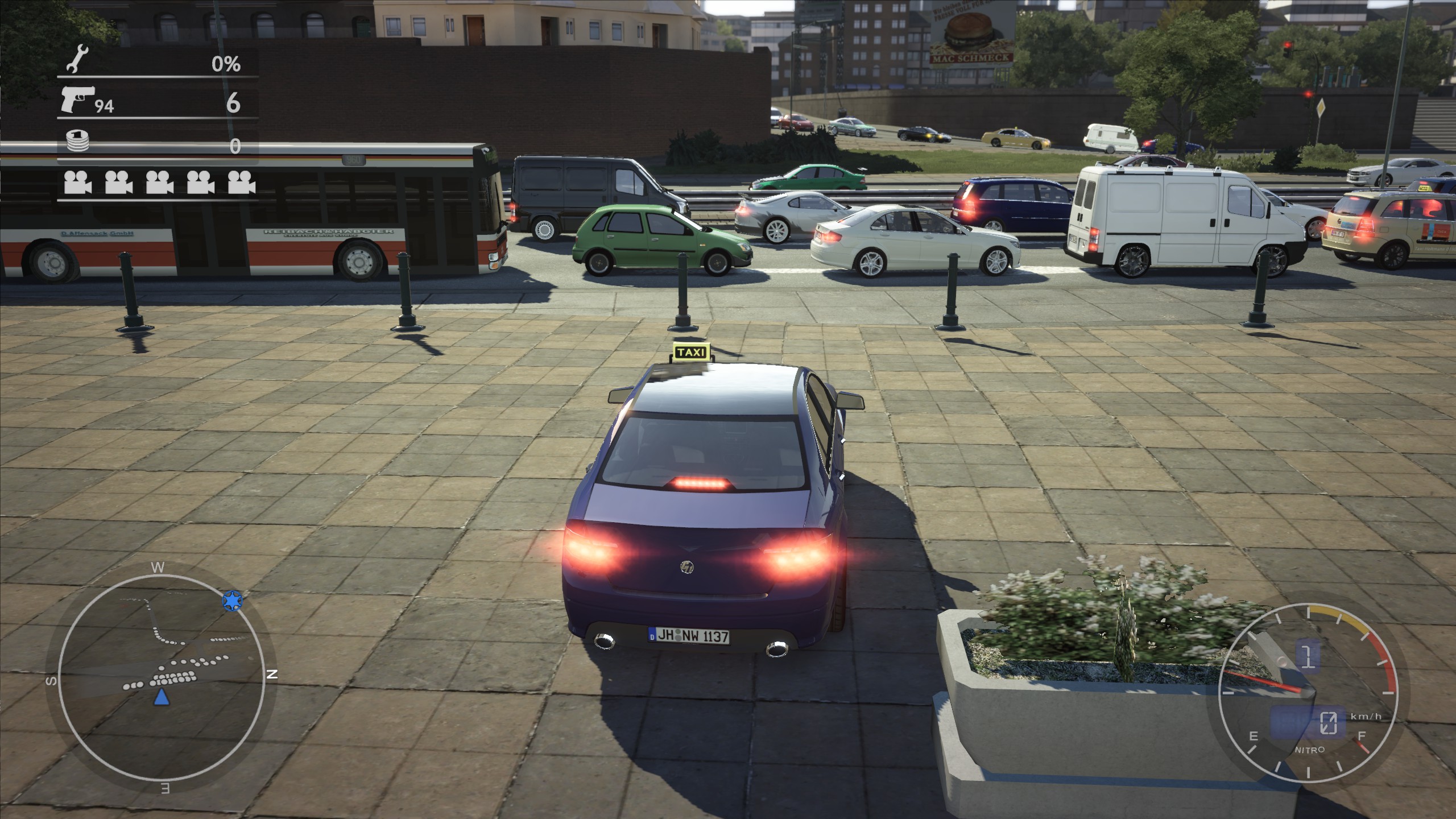Select the pistol weapon icon
This screenshot has width=1456, height=819.
[77, 101]
